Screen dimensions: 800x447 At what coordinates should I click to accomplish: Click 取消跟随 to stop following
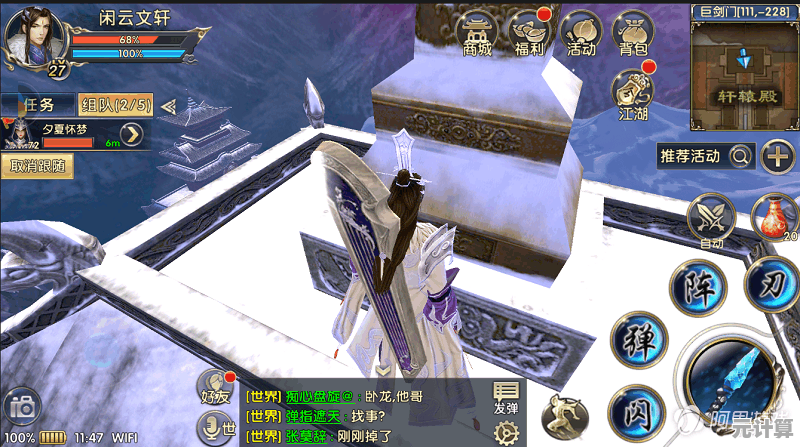coord(37,166)
